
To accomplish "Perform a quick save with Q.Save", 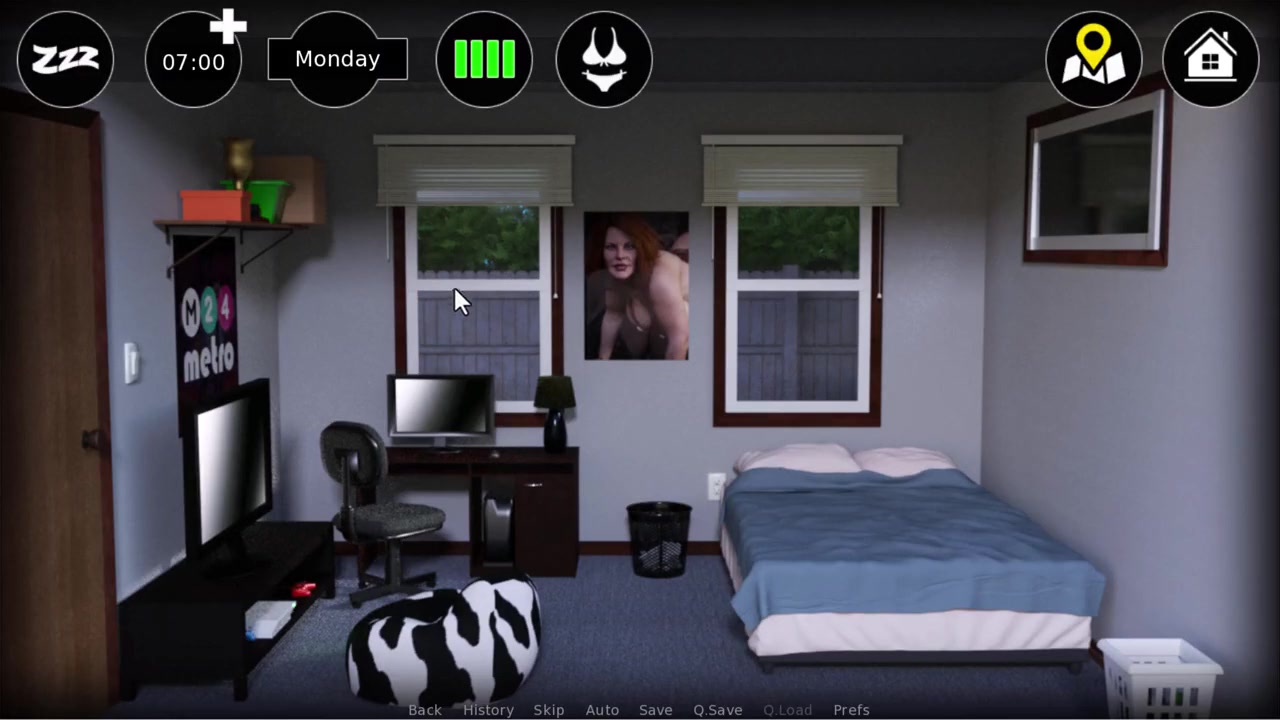I will coord(718,710).
